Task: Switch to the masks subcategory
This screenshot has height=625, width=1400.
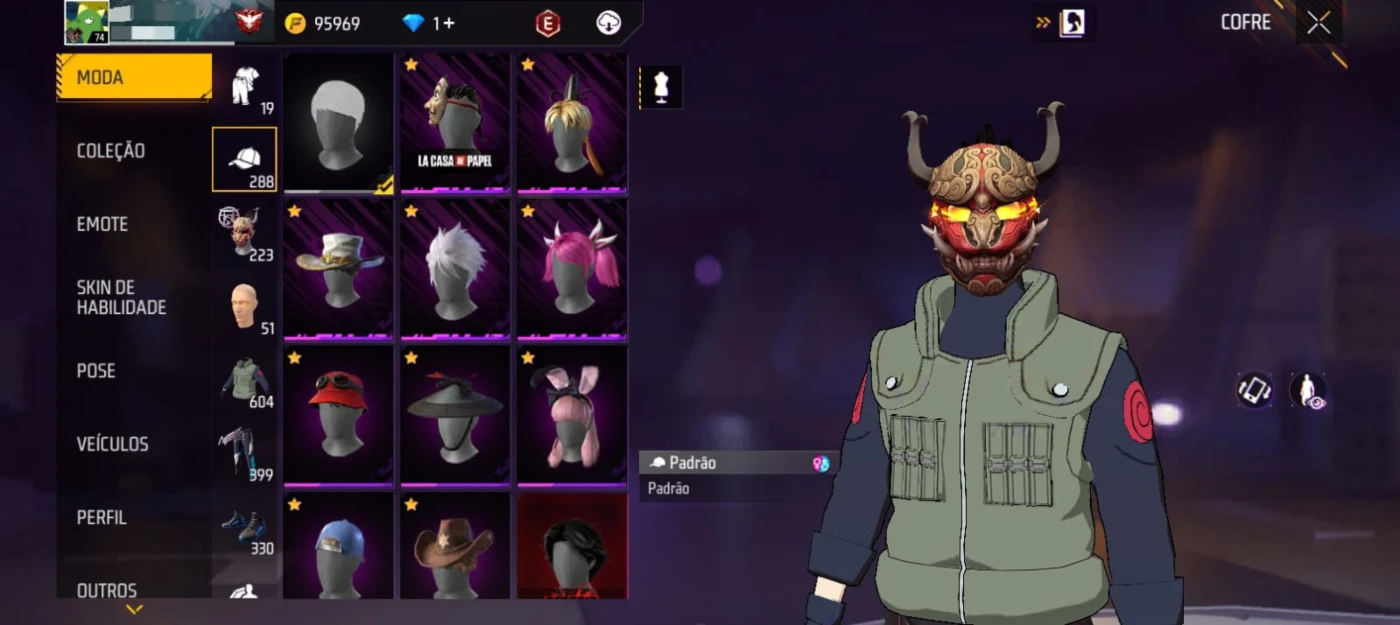Action: [245, 235]
